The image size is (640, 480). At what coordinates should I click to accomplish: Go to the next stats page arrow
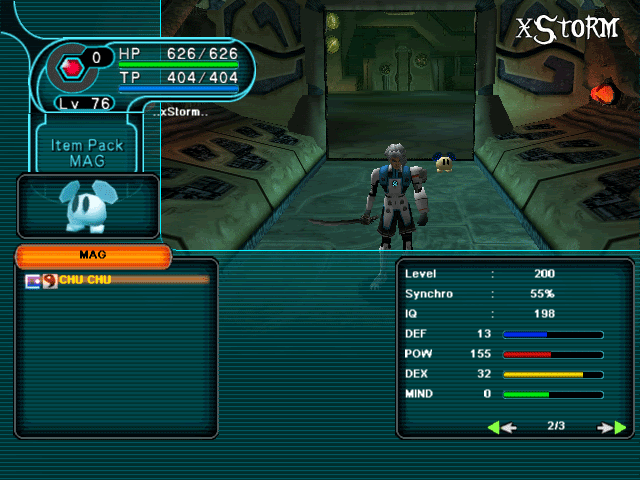612,427
